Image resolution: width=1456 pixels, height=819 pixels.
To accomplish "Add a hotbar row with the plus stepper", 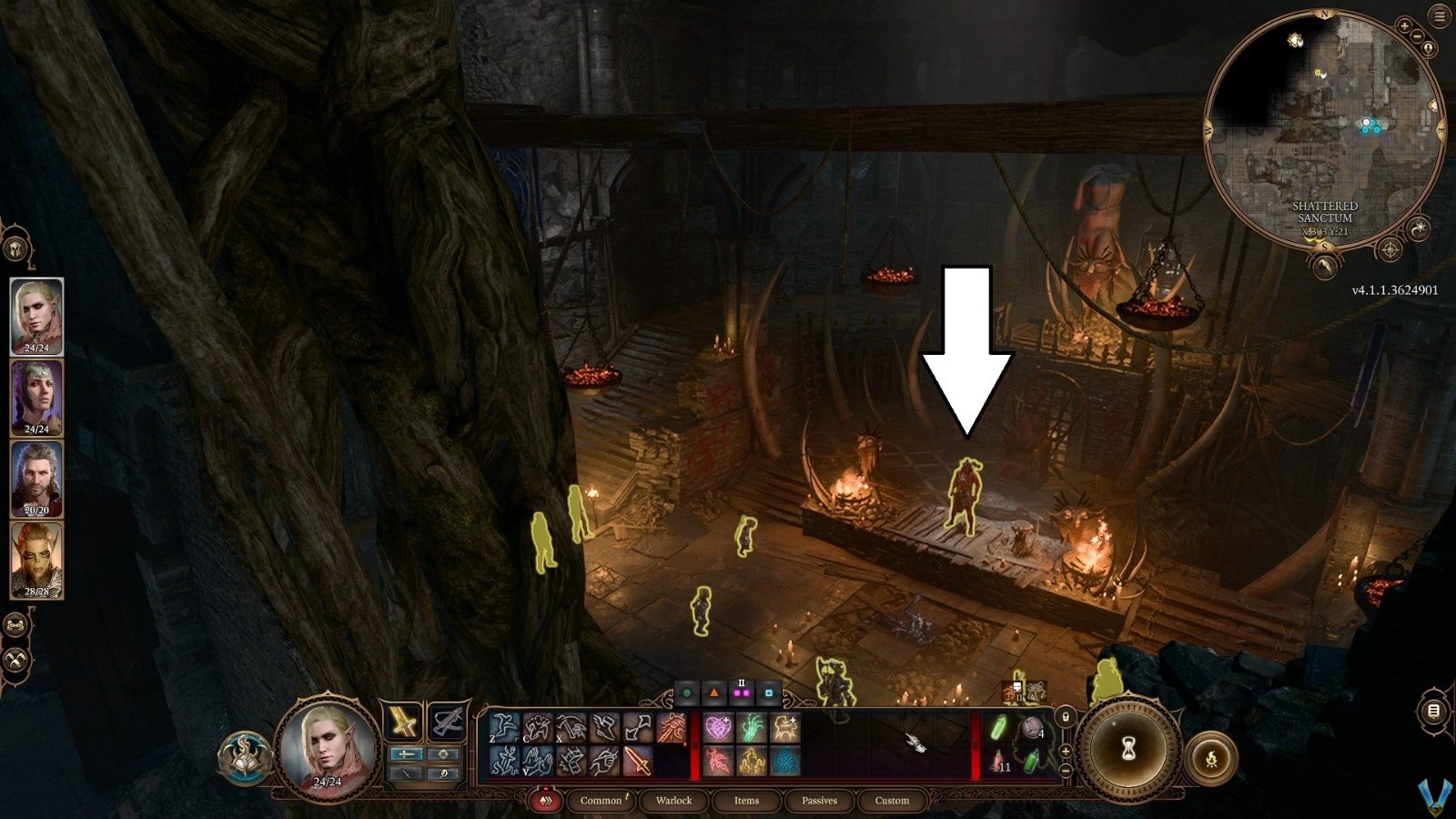I will tap(1065, 751).
